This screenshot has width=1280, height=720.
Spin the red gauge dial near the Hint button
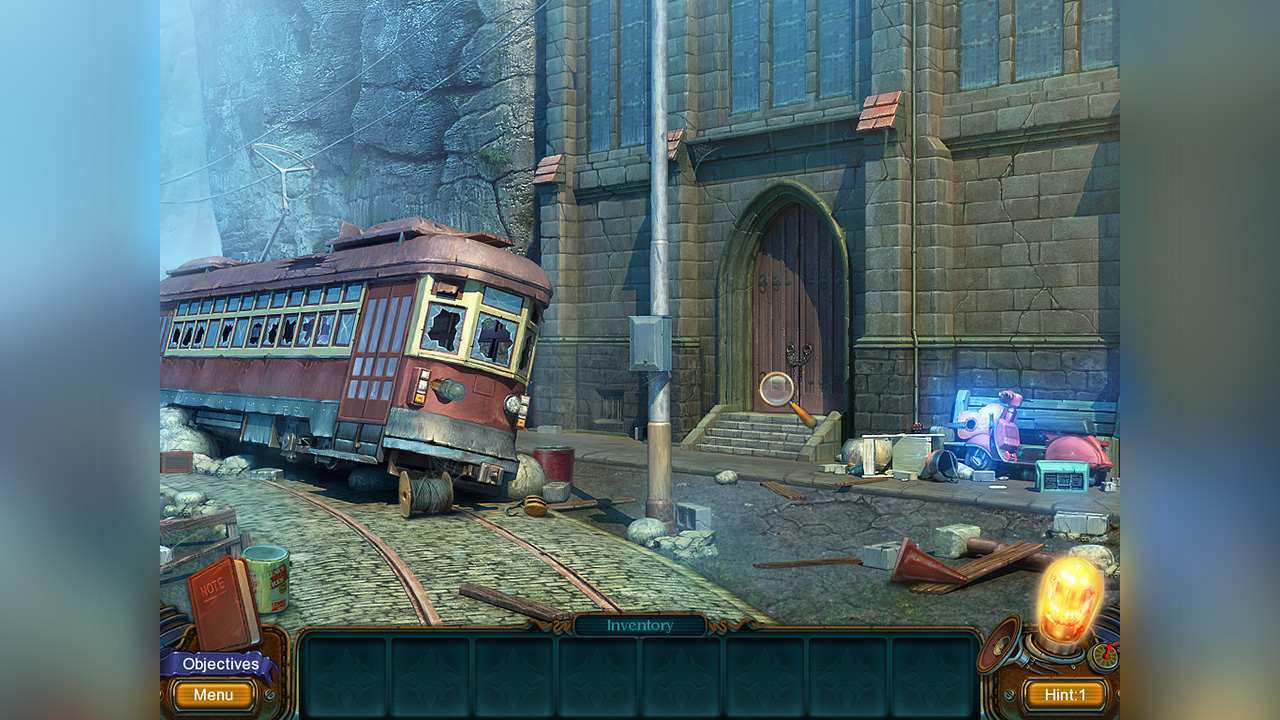pos(1104,656)
